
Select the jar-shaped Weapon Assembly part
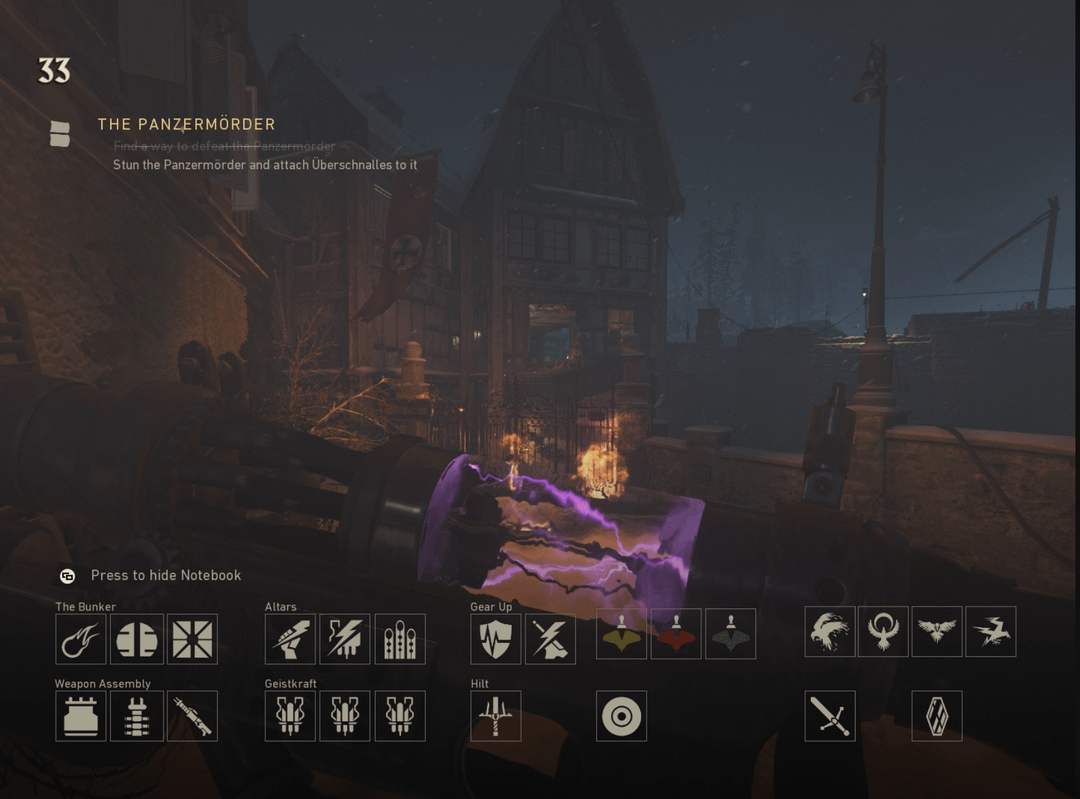tap(81, 716)
